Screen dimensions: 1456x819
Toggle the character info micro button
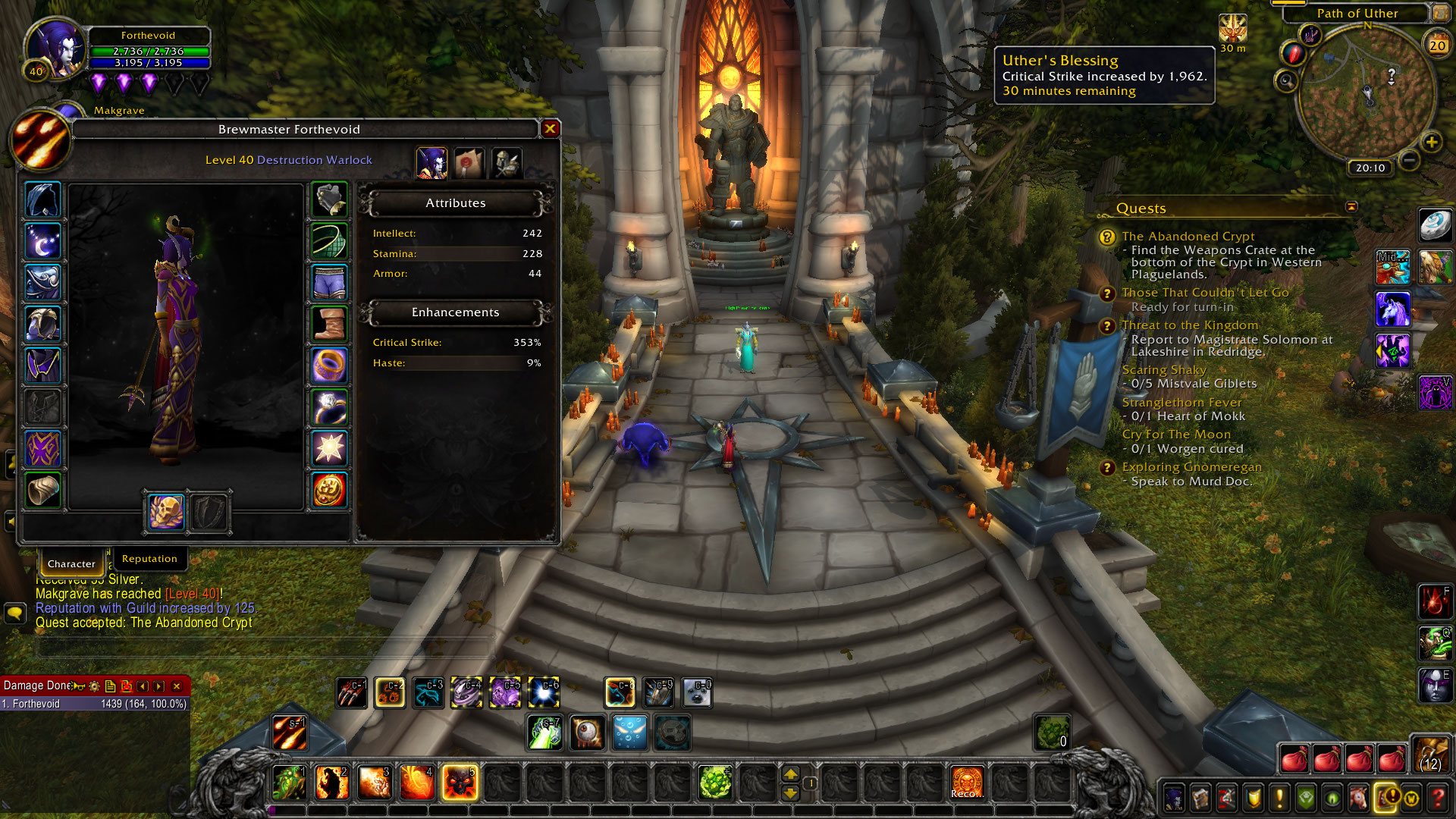coord(1175,799)
